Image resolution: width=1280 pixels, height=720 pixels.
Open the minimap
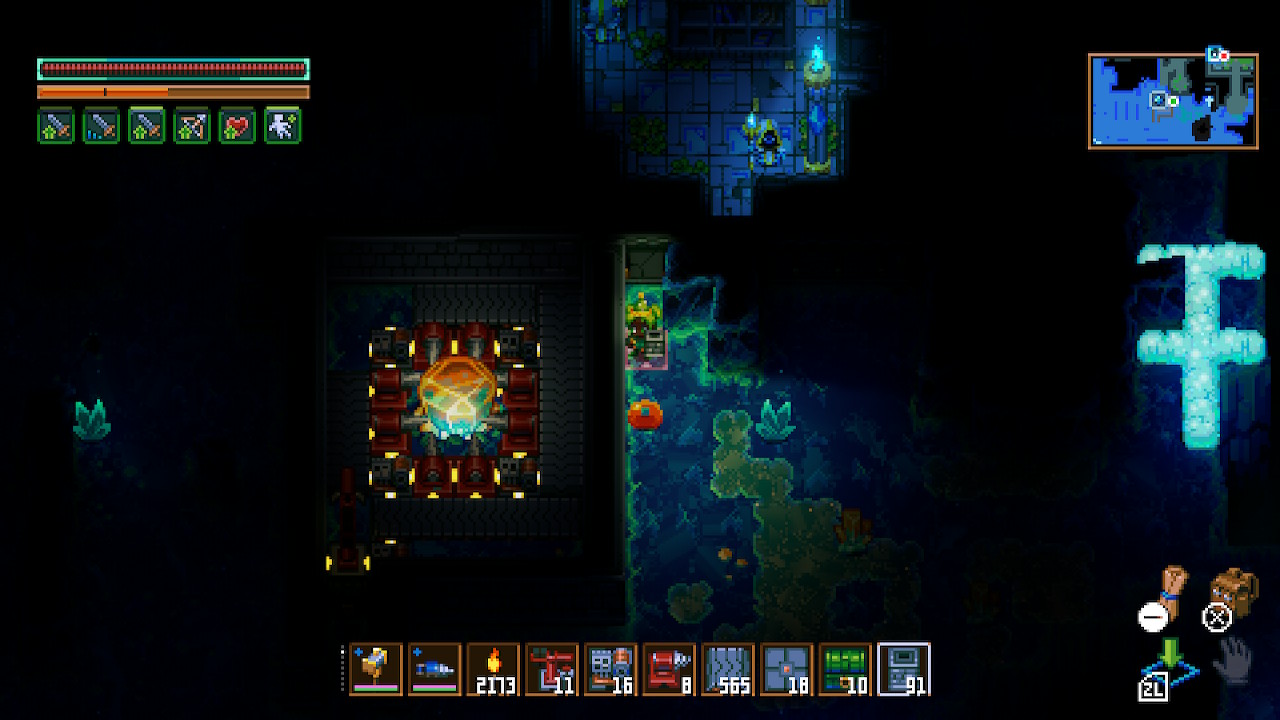coord(1173,101)
